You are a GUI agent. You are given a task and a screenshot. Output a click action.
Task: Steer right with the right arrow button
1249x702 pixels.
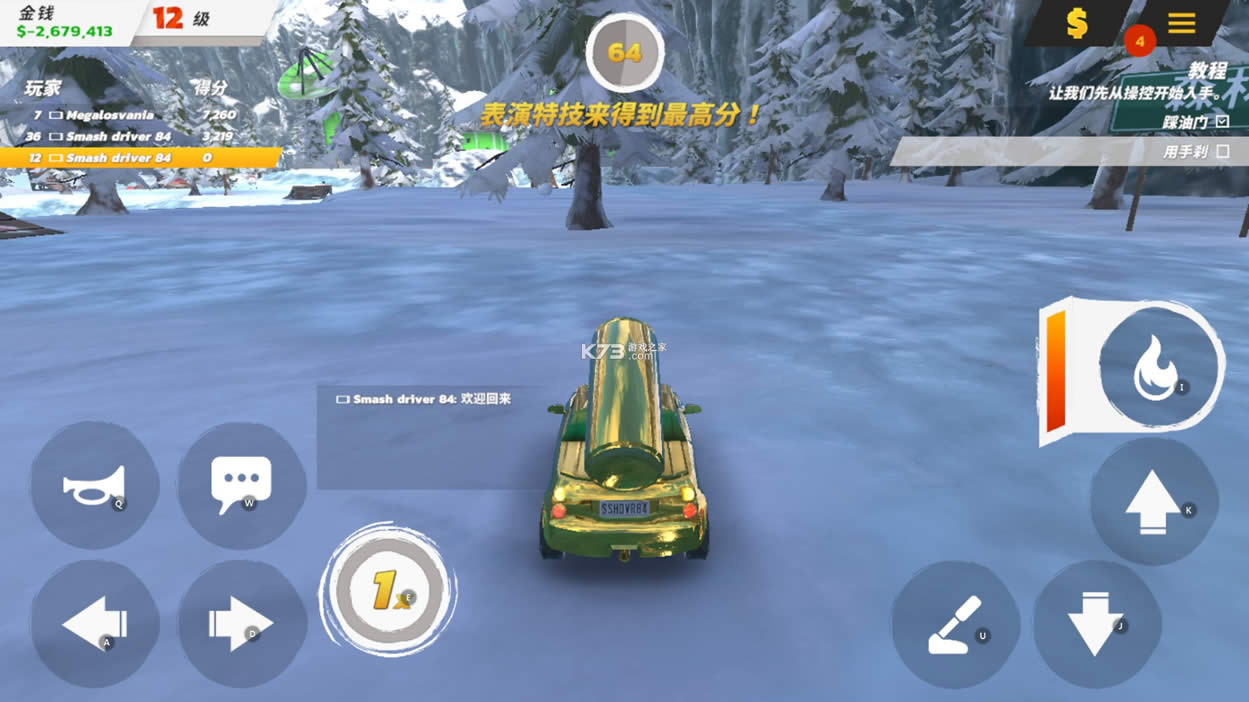pos(241,624)
